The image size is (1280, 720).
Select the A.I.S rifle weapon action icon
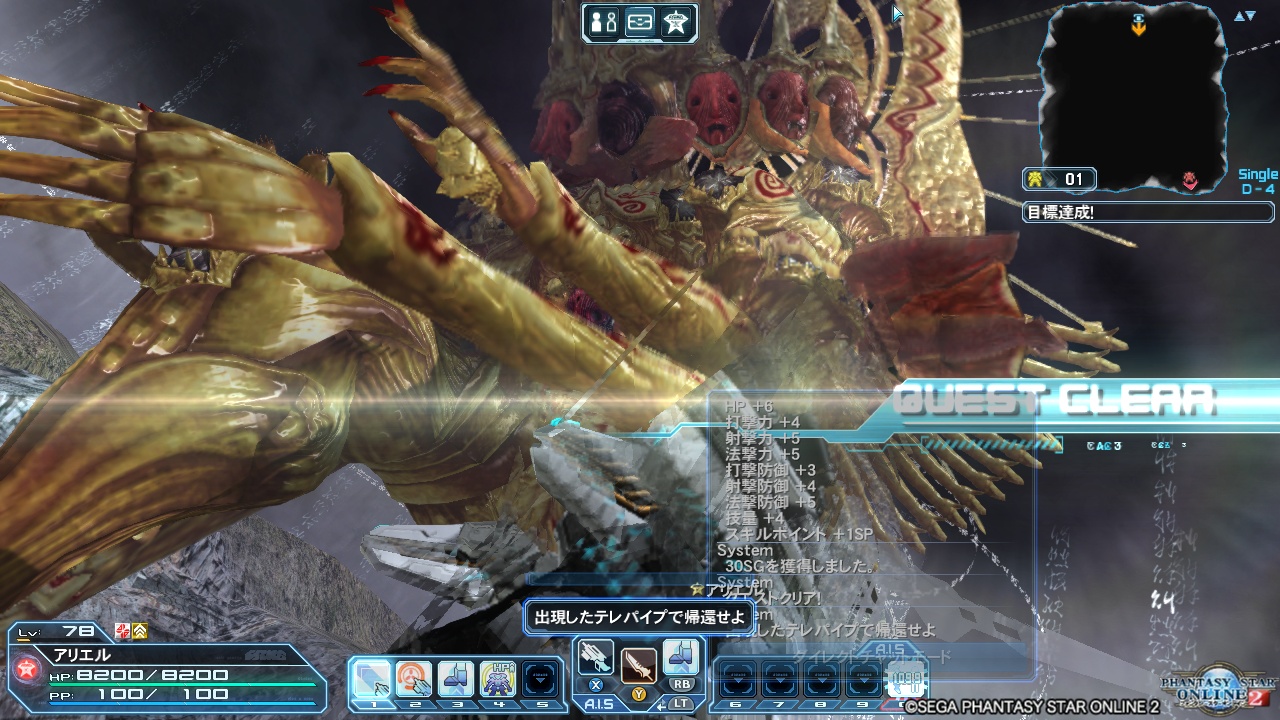[596, 657]
